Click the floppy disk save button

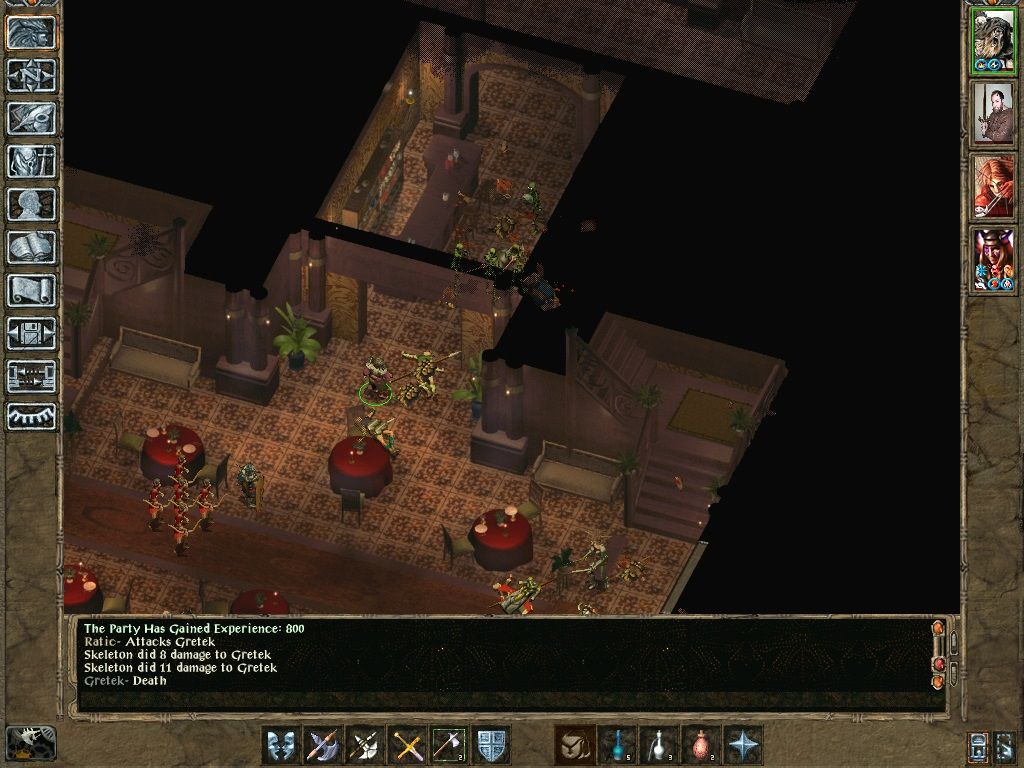pos(32,333)
